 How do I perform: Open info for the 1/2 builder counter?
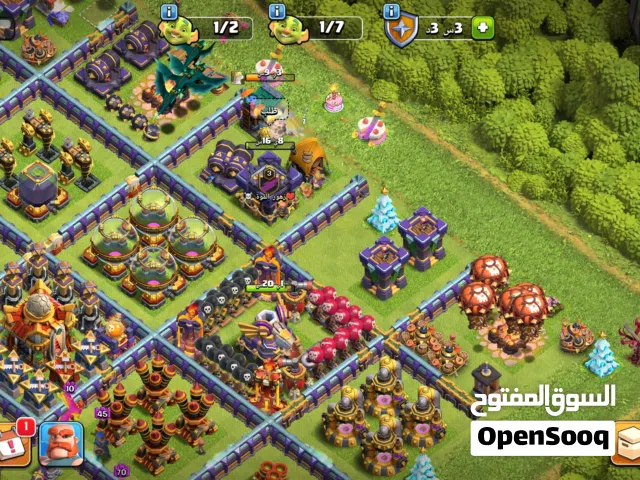pyautogui.click(x=169, y=11)
